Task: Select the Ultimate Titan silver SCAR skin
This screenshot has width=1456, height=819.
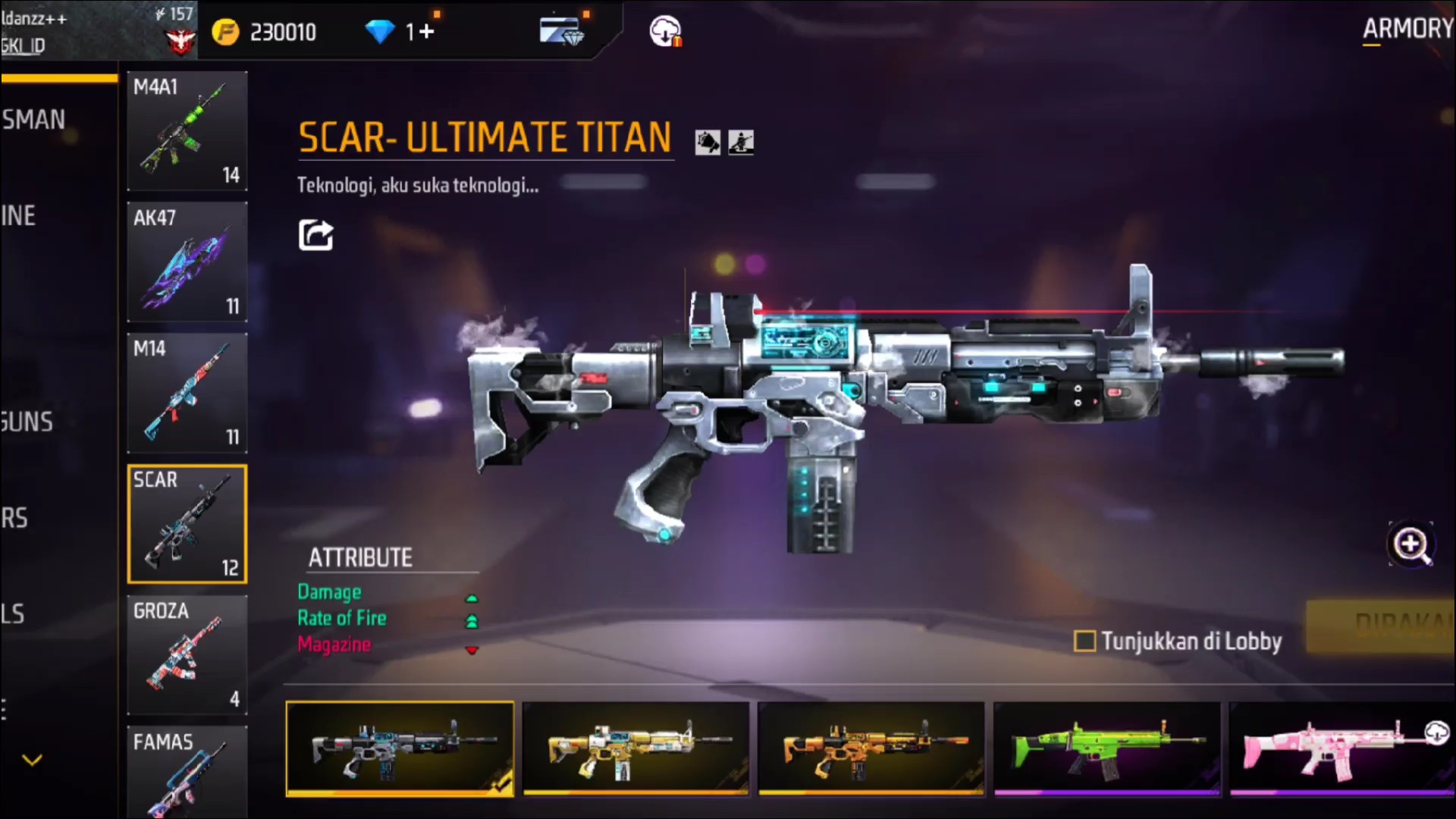Action: [400, 748]
